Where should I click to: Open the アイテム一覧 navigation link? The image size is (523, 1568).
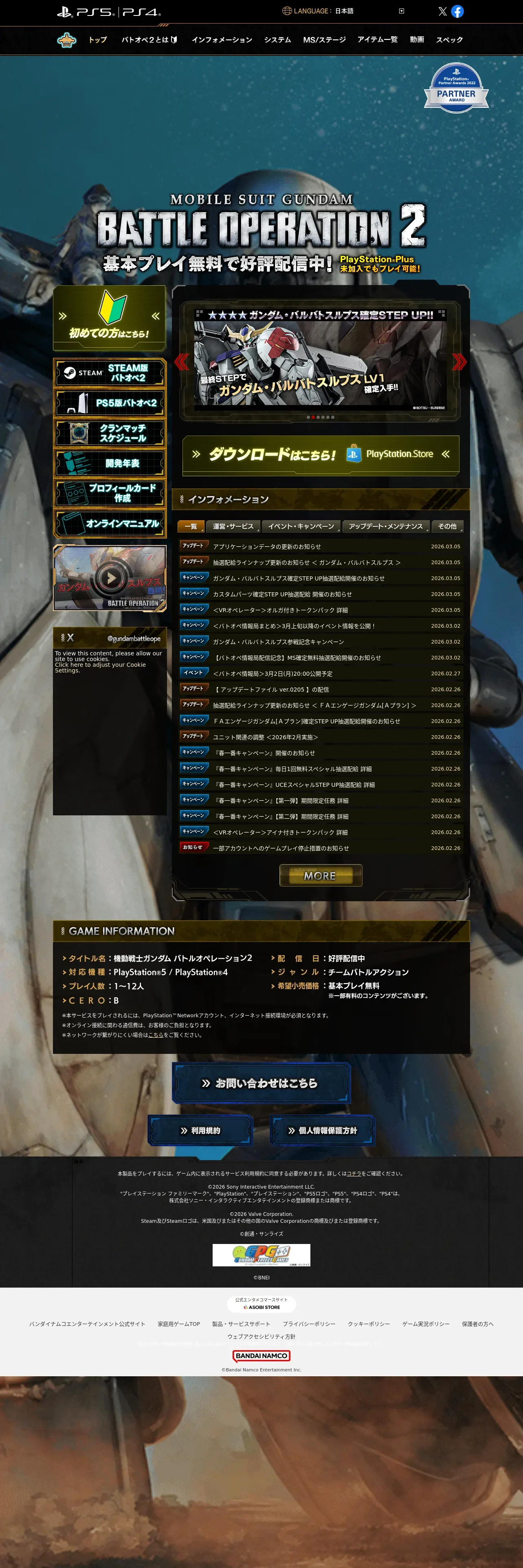[x=377, y=39]
